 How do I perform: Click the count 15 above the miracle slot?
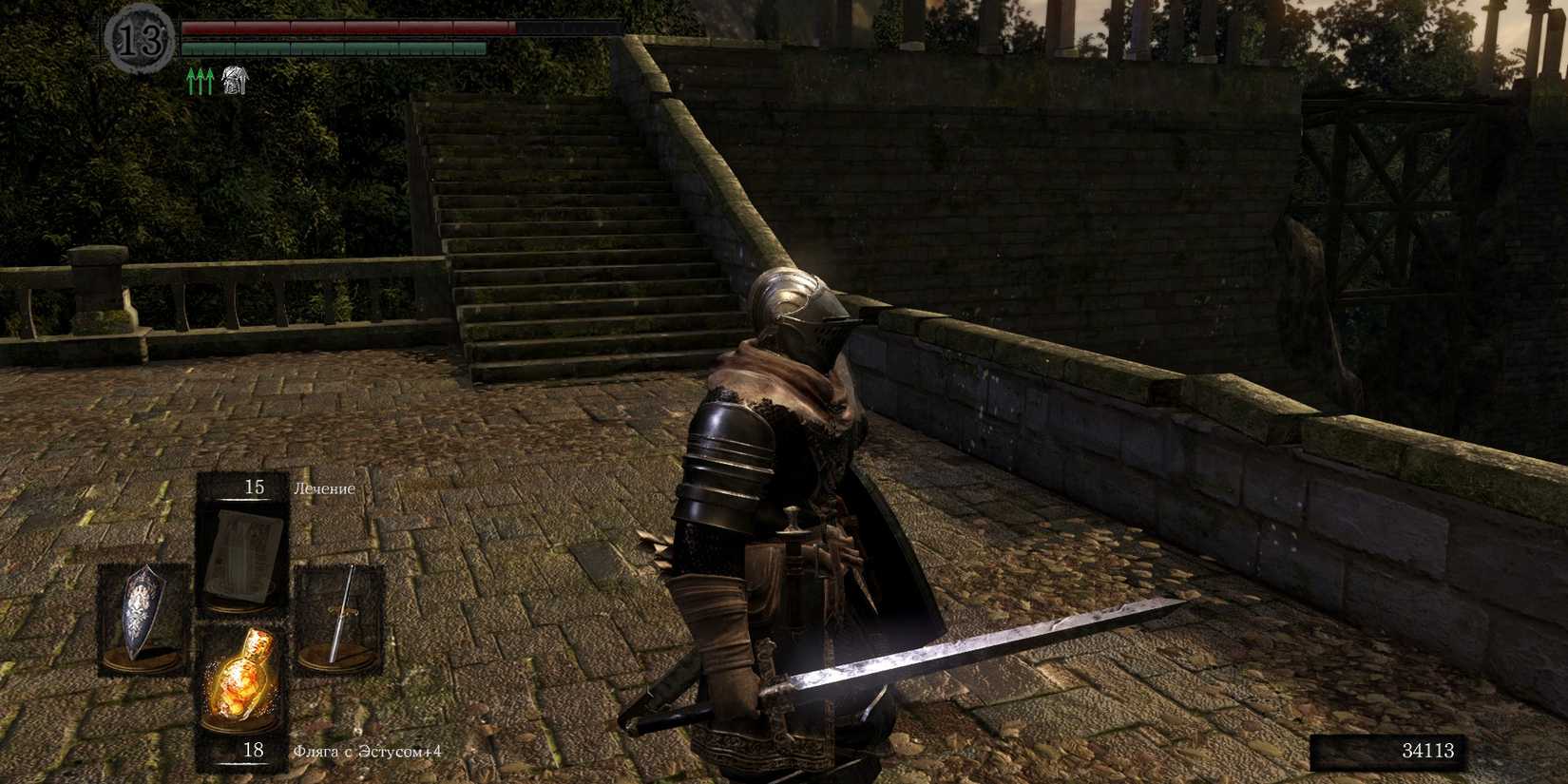(x=253, y=486)
